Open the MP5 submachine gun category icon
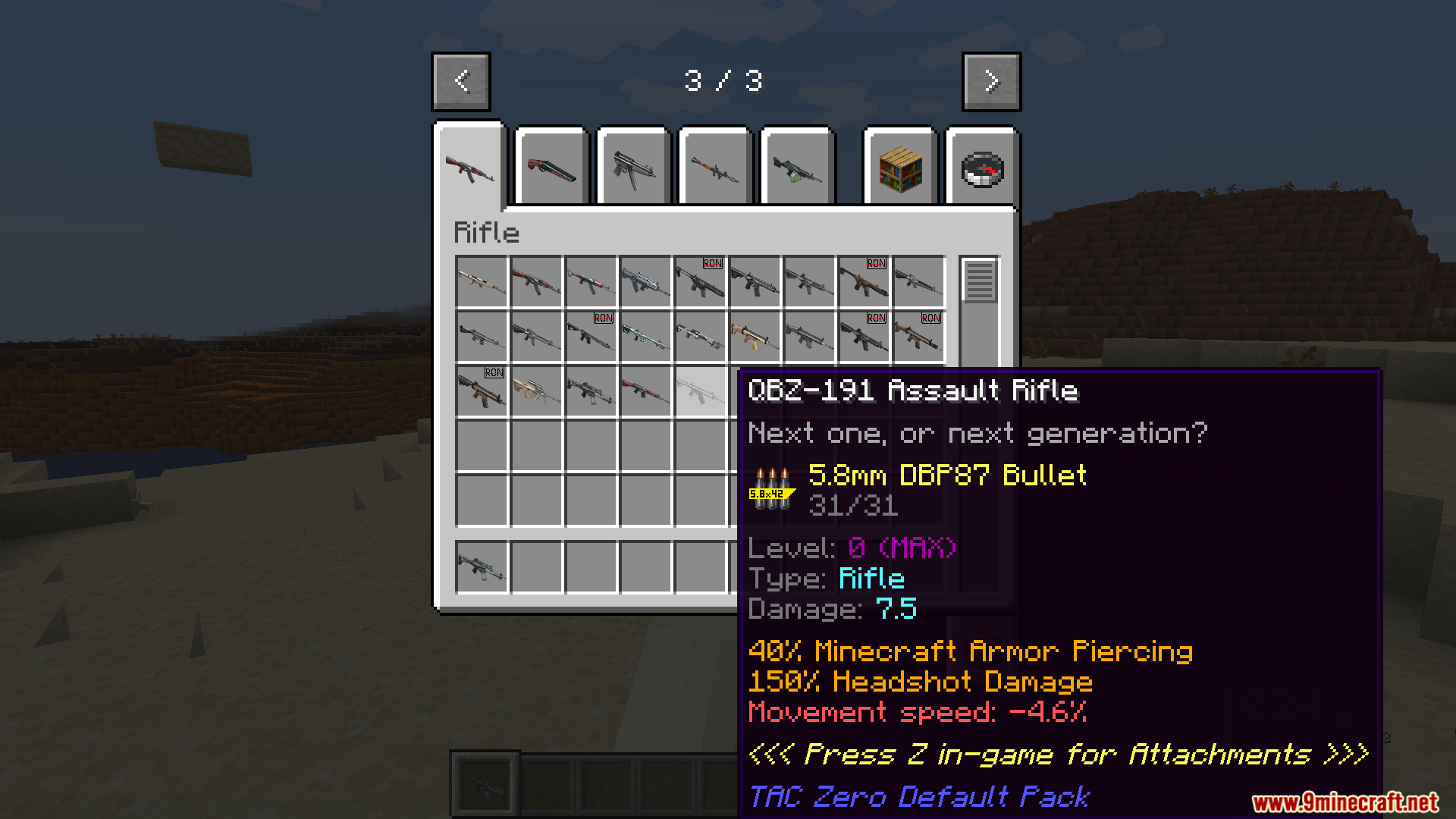Image resolution: width=1456 pixels, height=819 pixels. click(x=633, y=167)
